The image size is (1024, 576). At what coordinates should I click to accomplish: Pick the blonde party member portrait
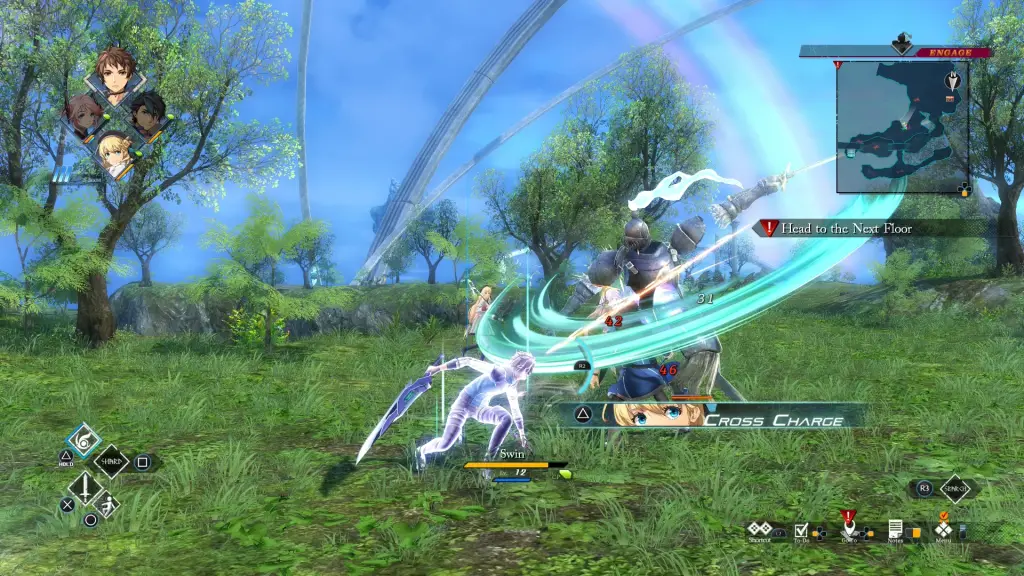point(115,152)
